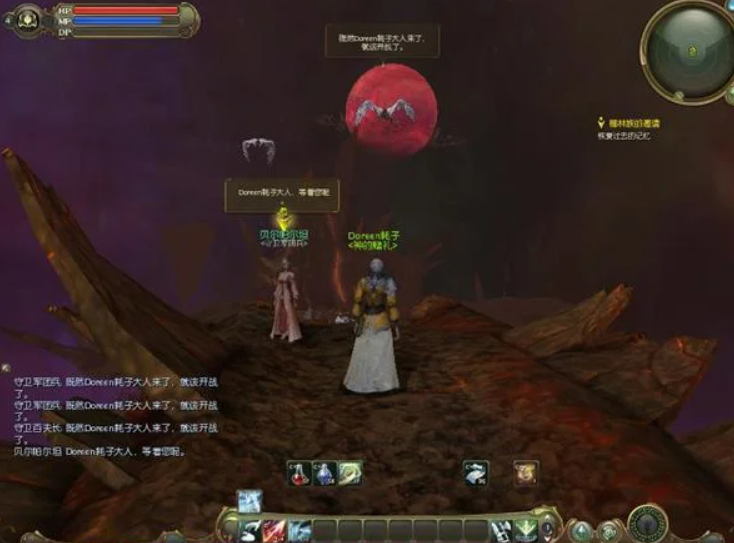734x543 pixels.
Task: Select the pale blue skill above the hotbar
Action: tap(249, 501)
